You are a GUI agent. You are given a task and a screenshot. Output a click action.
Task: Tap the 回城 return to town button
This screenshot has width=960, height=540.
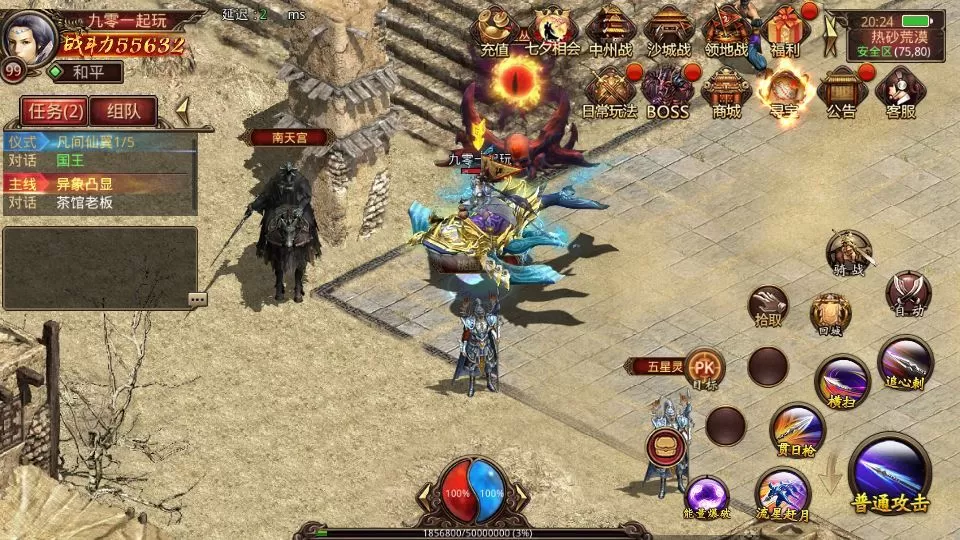[x=830, y=313]
